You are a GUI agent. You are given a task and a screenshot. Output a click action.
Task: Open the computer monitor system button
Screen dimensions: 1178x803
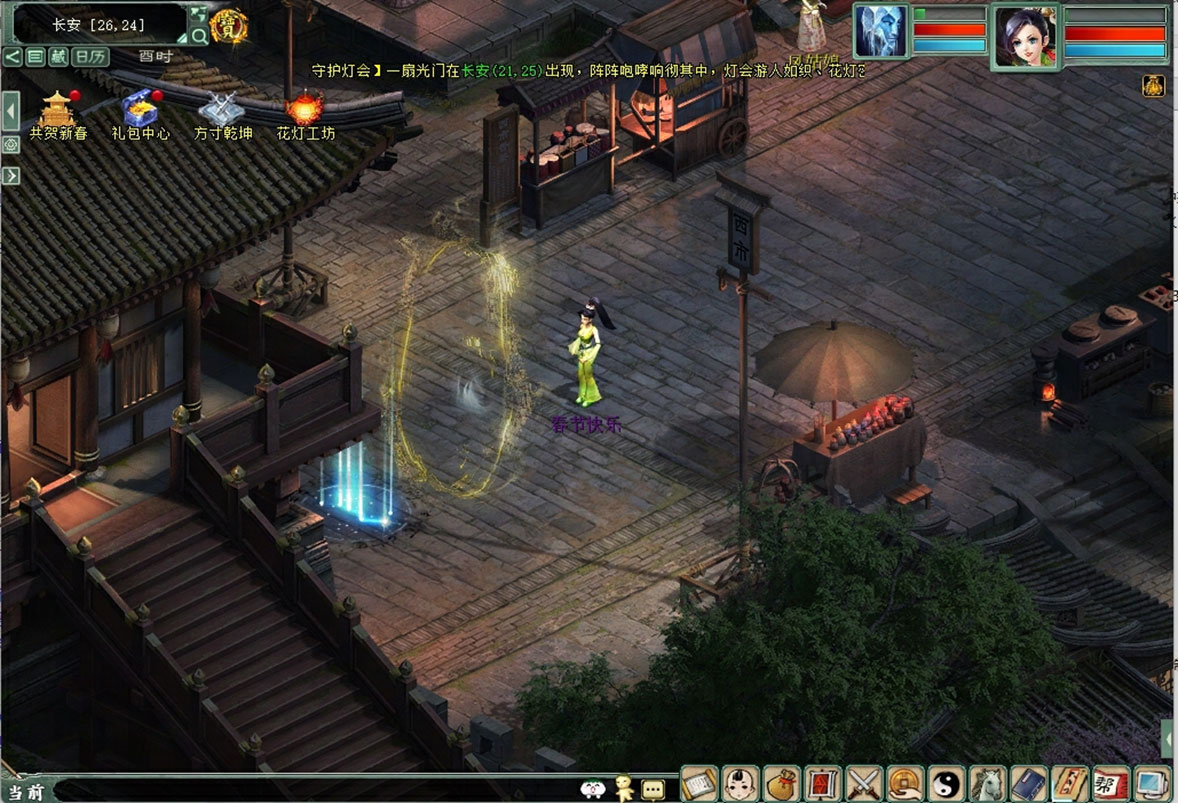coord(1152,783)
